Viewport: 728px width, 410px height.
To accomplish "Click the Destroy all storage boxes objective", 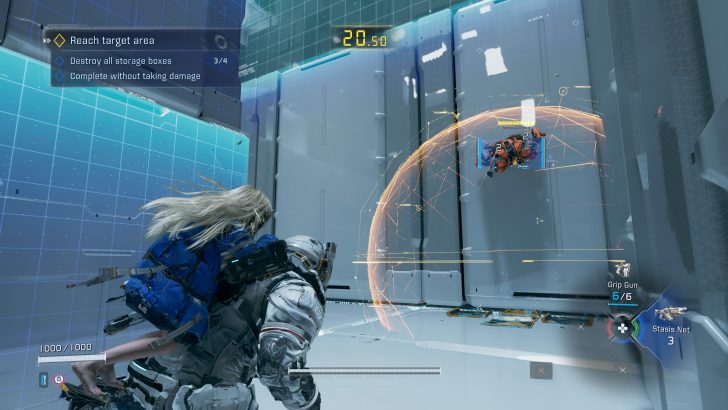I will point(130,60).
